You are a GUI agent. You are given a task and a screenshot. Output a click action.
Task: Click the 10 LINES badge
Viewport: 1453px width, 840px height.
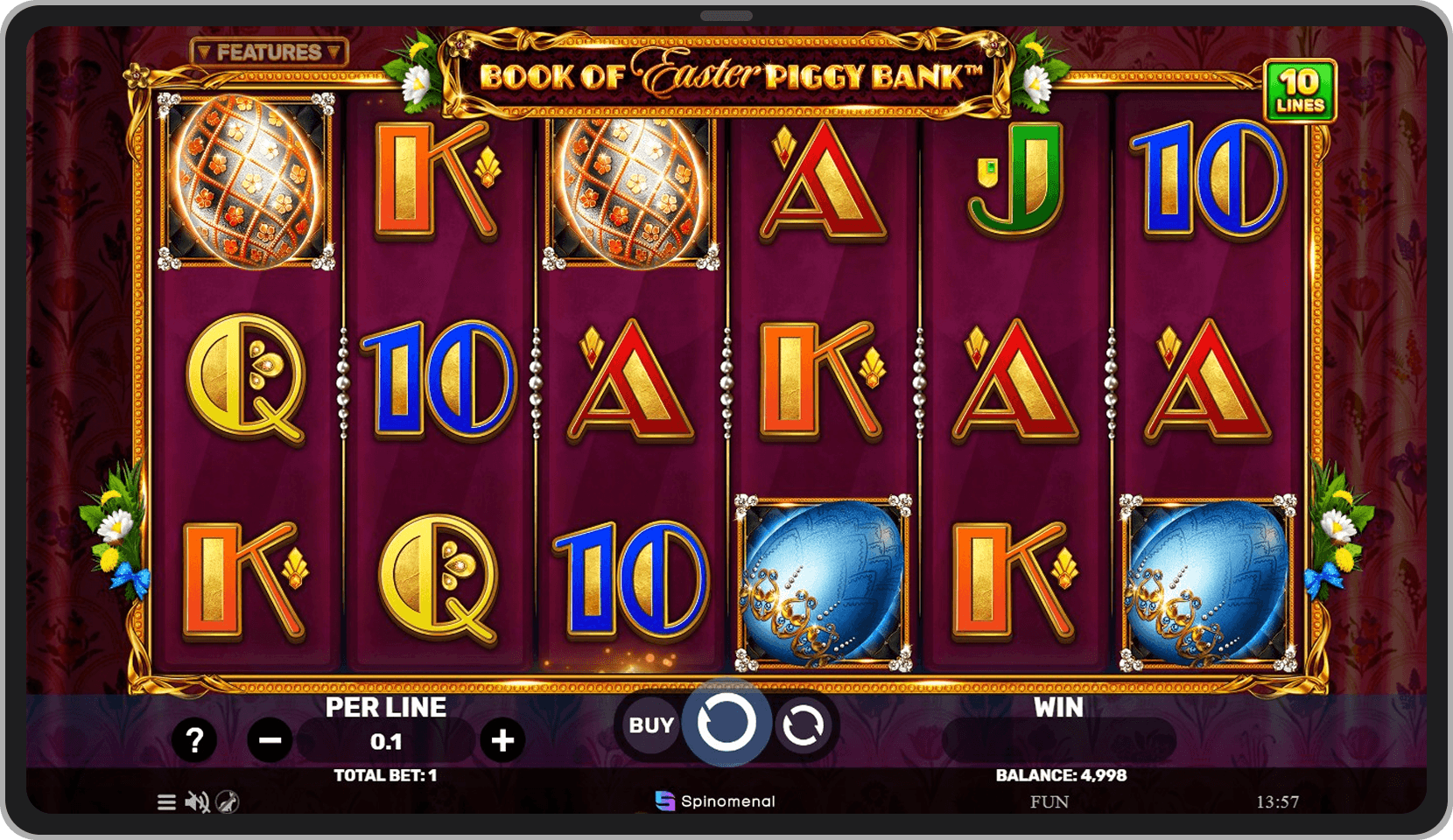coord(1302,88)
